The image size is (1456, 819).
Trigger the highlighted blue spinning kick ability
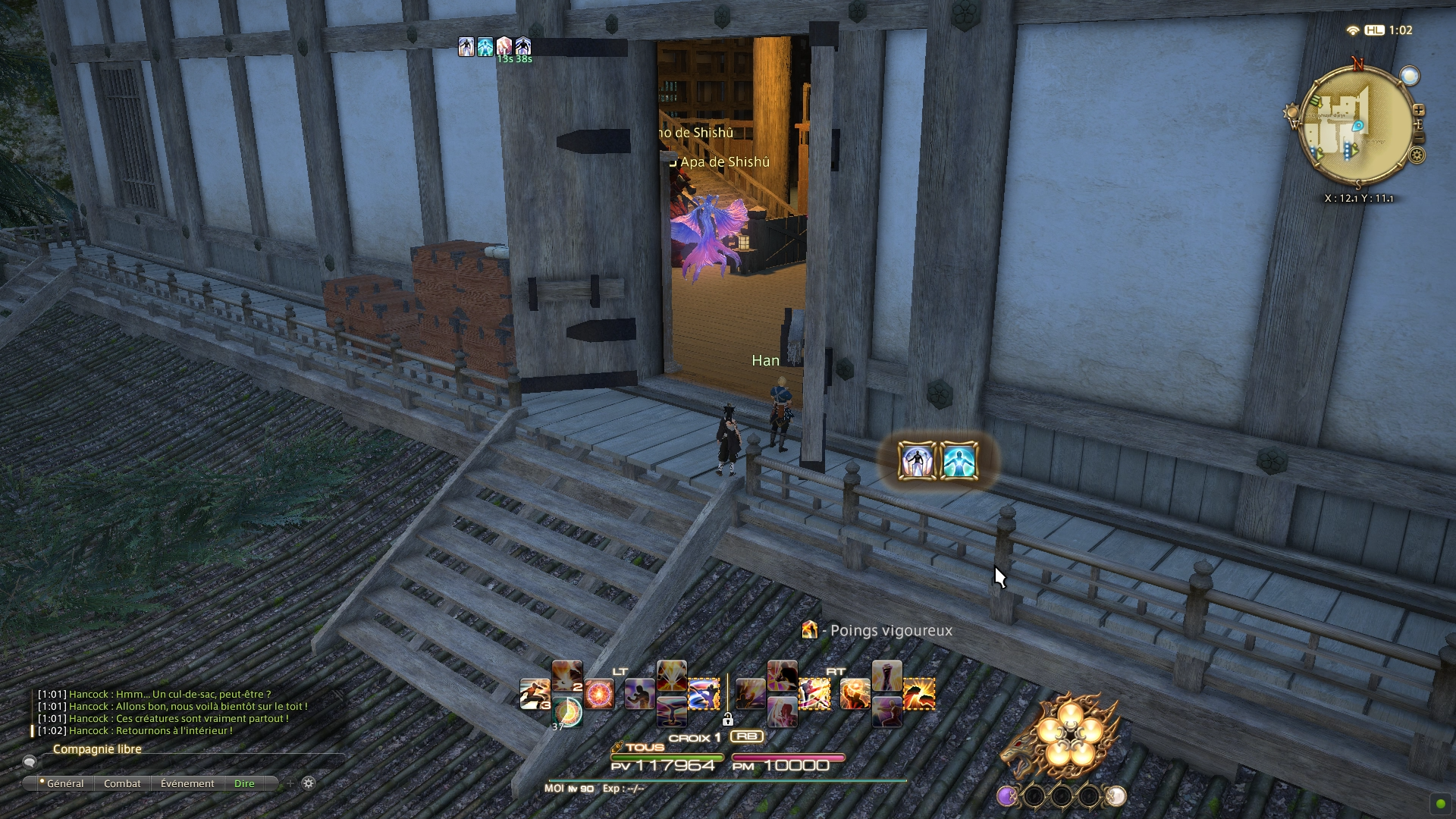pyautogui.click(x=704, y=695)
